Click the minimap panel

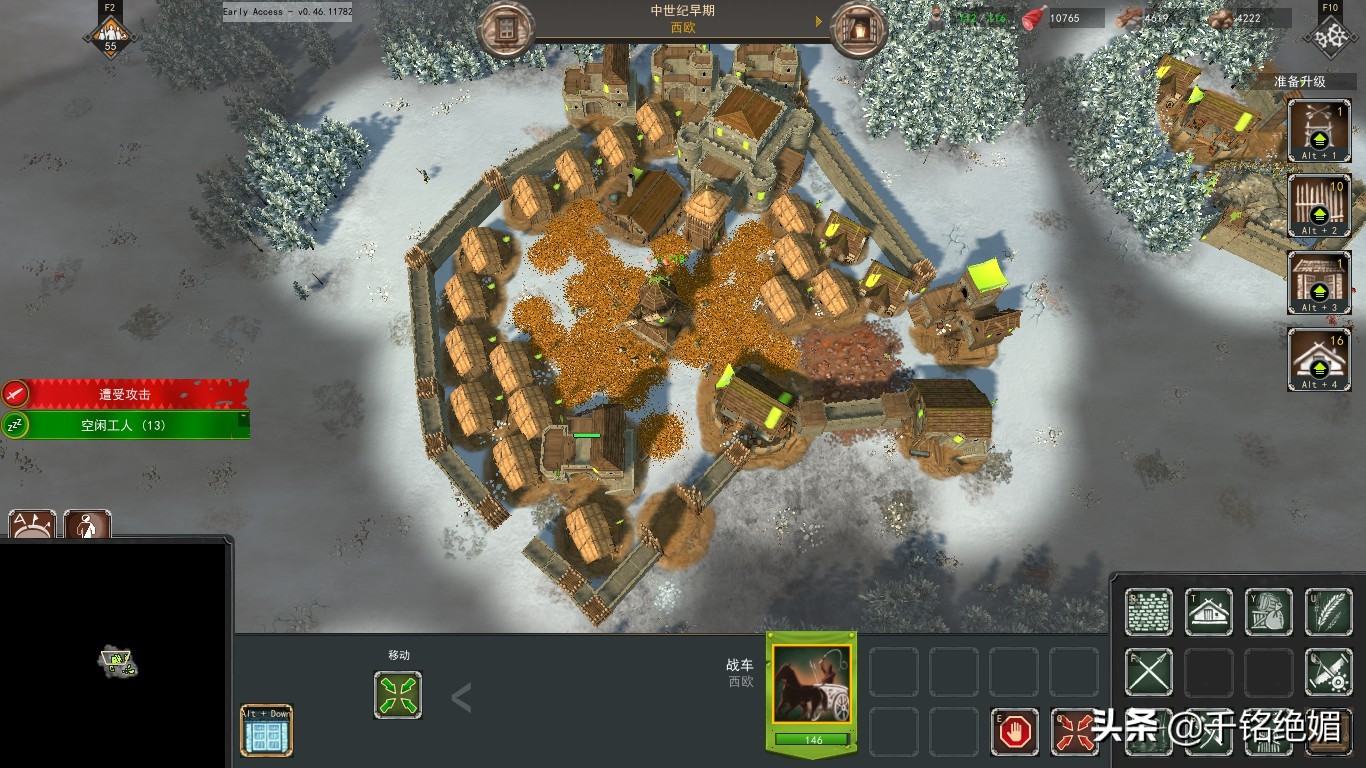[114, 655]
